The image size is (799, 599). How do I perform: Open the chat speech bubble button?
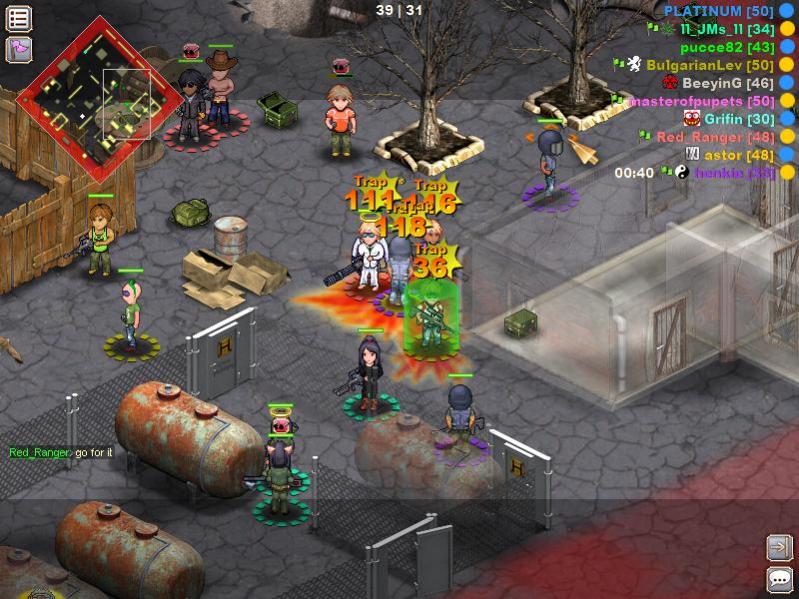click(779, 579)
